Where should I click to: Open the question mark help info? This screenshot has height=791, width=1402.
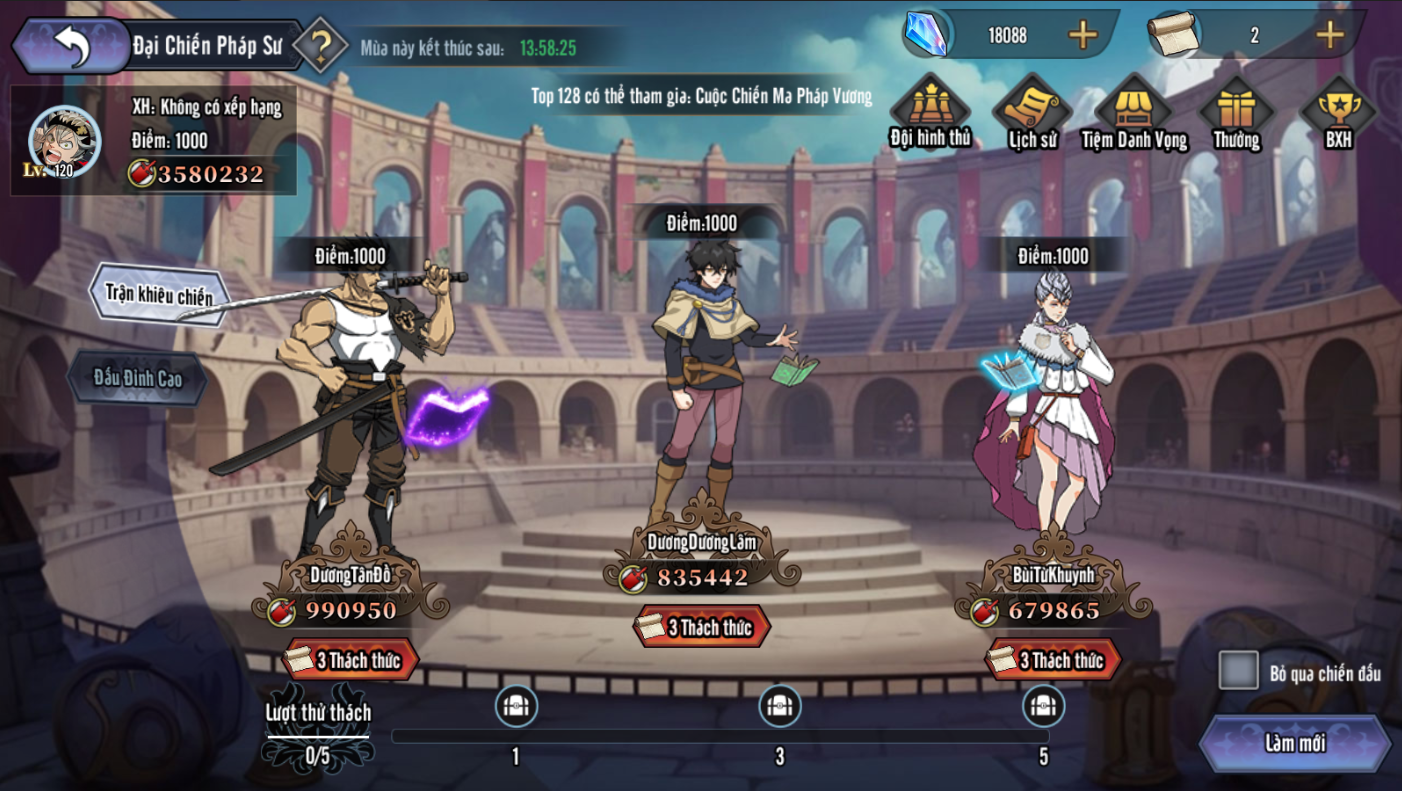click(x=320, y=45)
